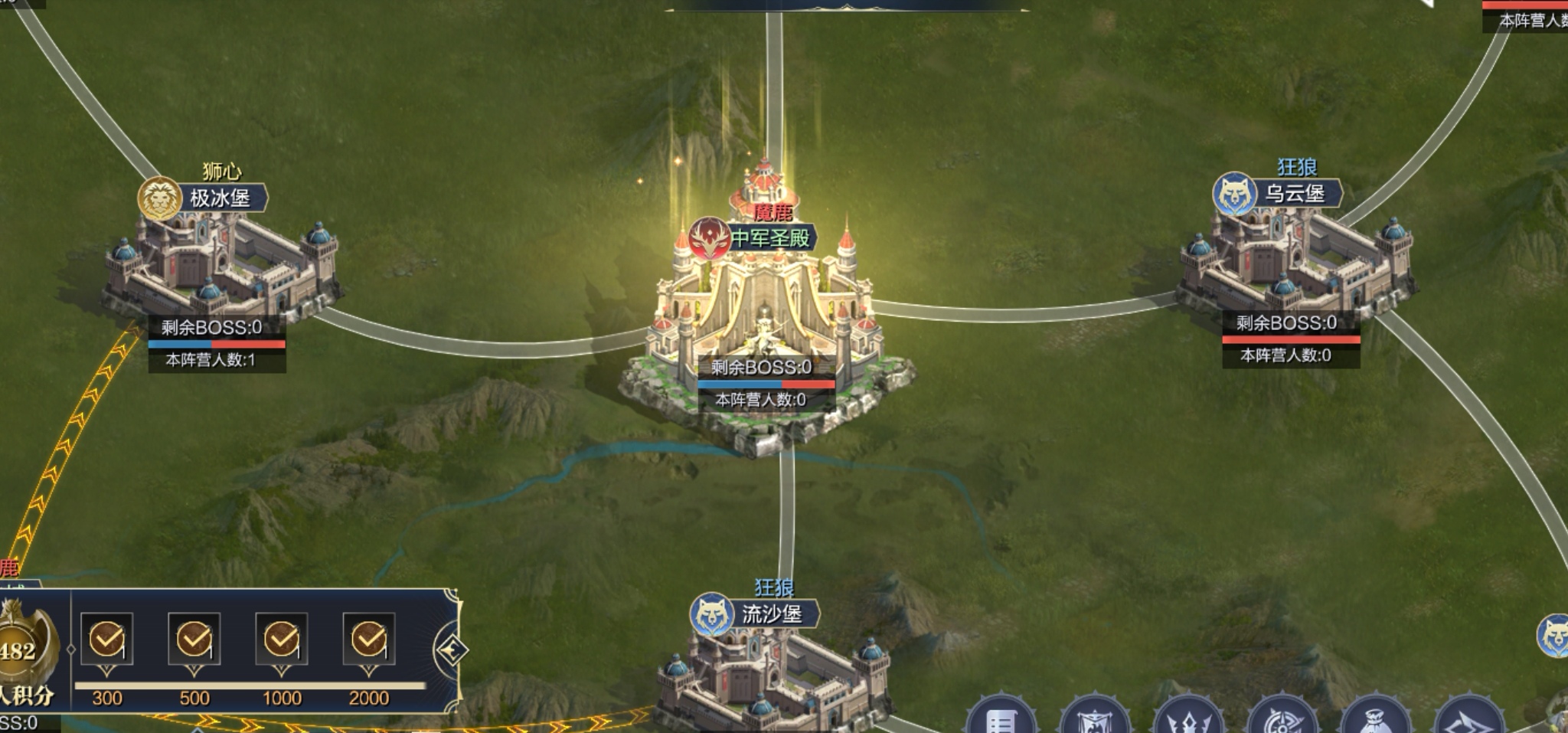
Task: Collapse the points reward panel arrow
Action: (450, 650)
